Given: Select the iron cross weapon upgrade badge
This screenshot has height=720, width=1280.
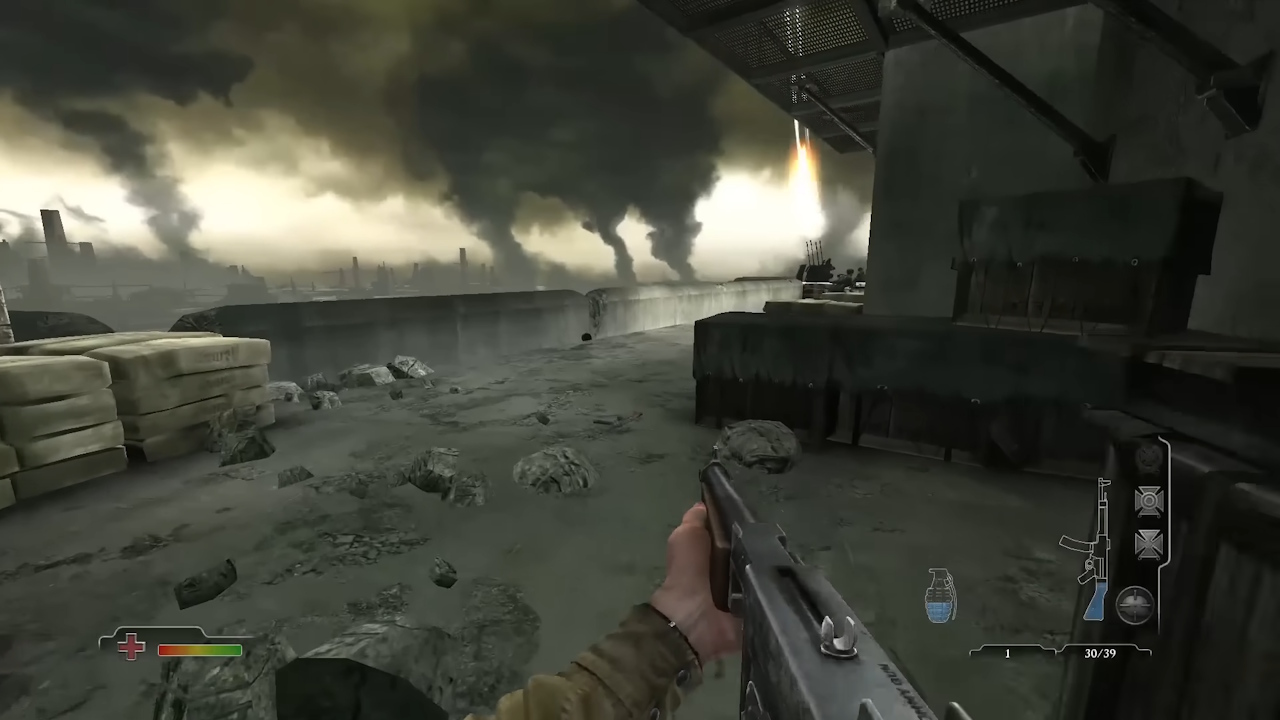Looking at the screenshot, I should 1148,544.
